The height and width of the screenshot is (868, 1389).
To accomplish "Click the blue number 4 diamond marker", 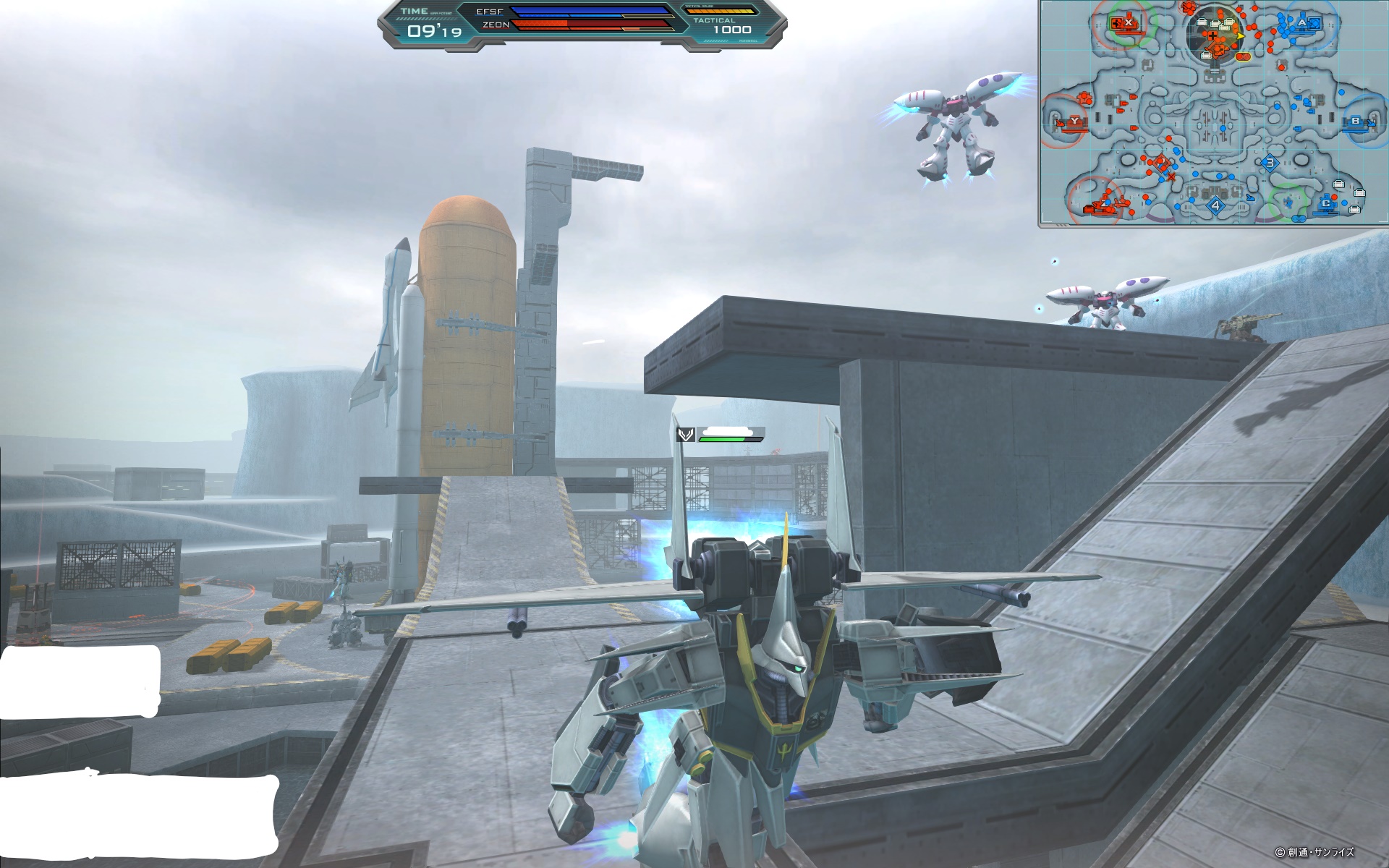I will pyautogui.click(x=1215, y=205).
